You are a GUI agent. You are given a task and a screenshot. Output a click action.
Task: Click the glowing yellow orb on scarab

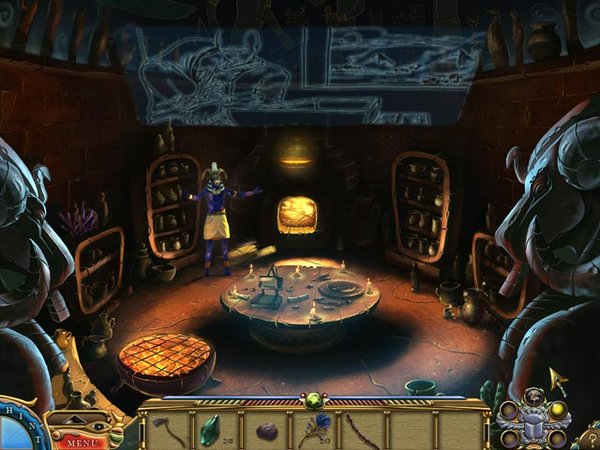(x=557, y=409)
